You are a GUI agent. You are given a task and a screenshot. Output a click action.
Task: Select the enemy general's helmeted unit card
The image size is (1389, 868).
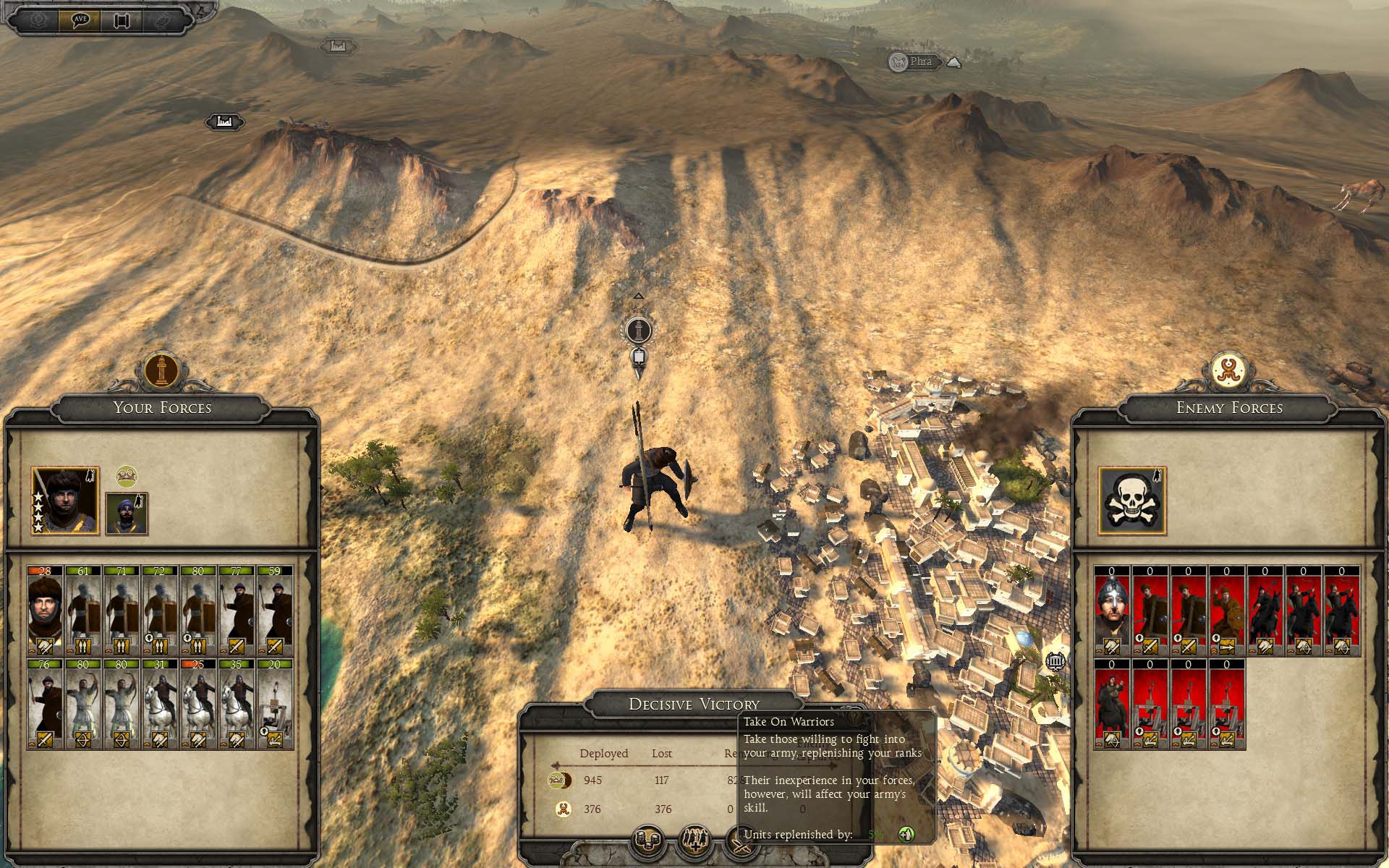(x=1112, y=610)
